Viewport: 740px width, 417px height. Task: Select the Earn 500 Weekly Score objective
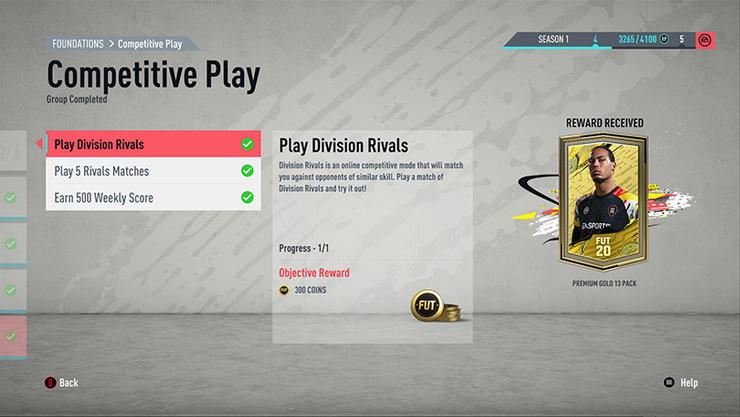tap(152, 198)
